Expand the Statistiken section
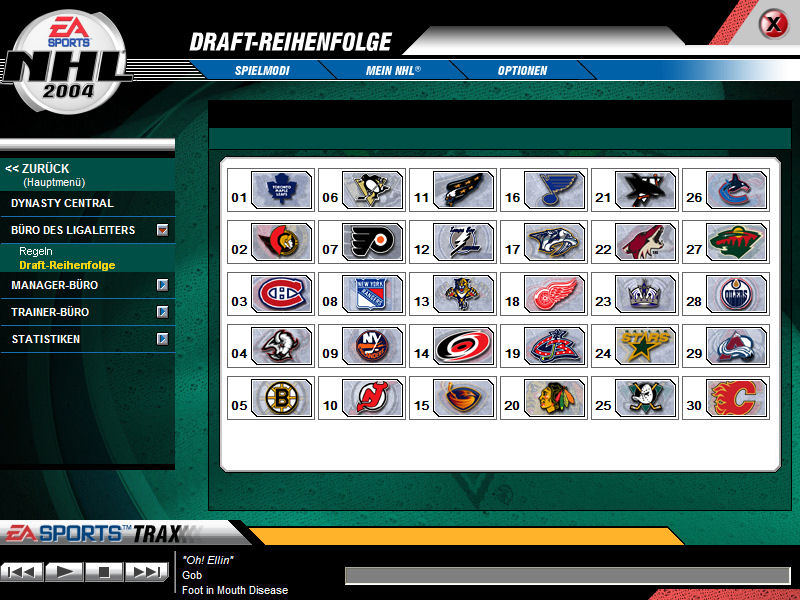Image resolution: width=800 pixels, height=600 pixels. click(x=162, y=340)
